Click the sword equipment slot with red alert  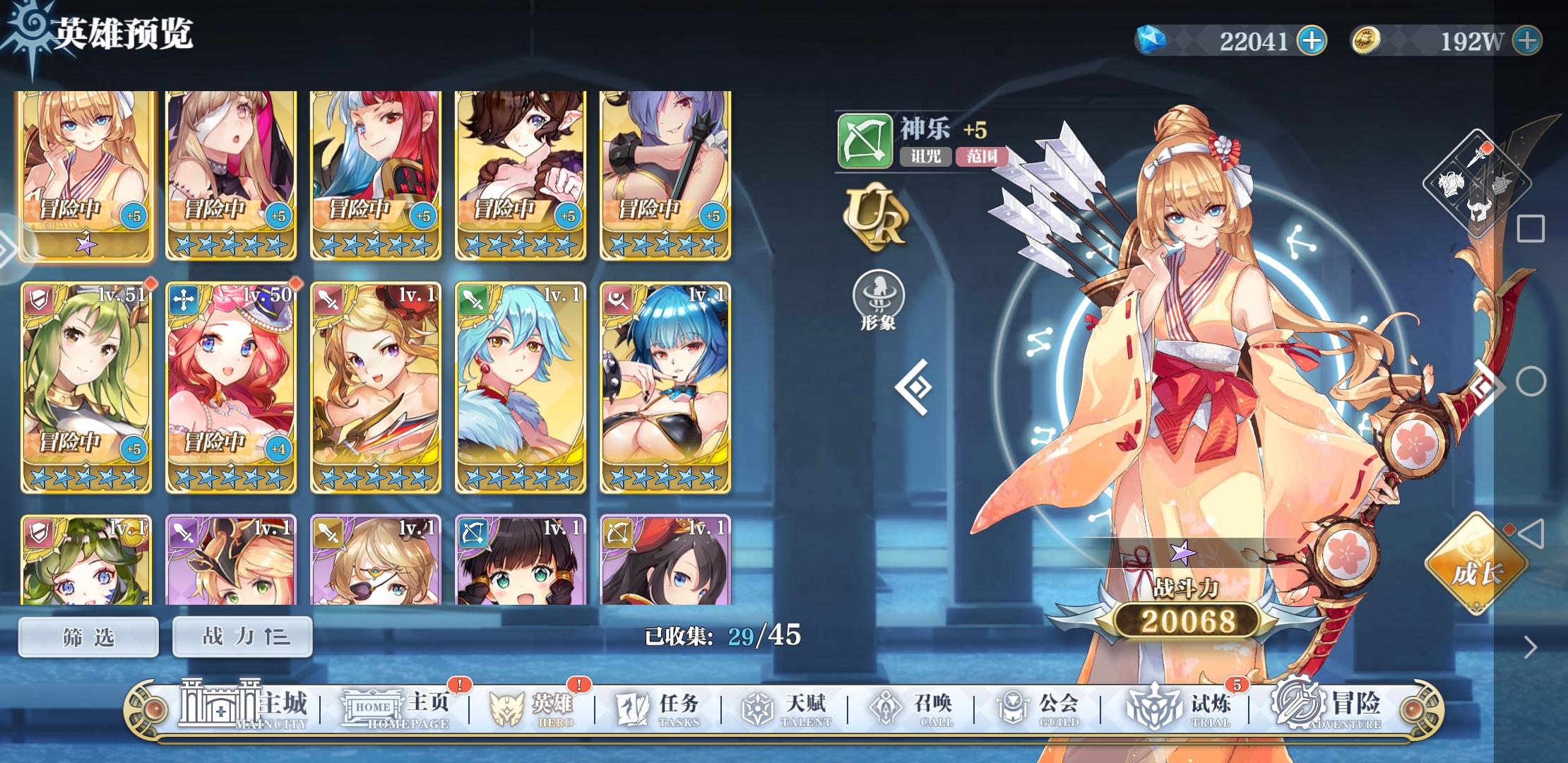[1476, 159]
